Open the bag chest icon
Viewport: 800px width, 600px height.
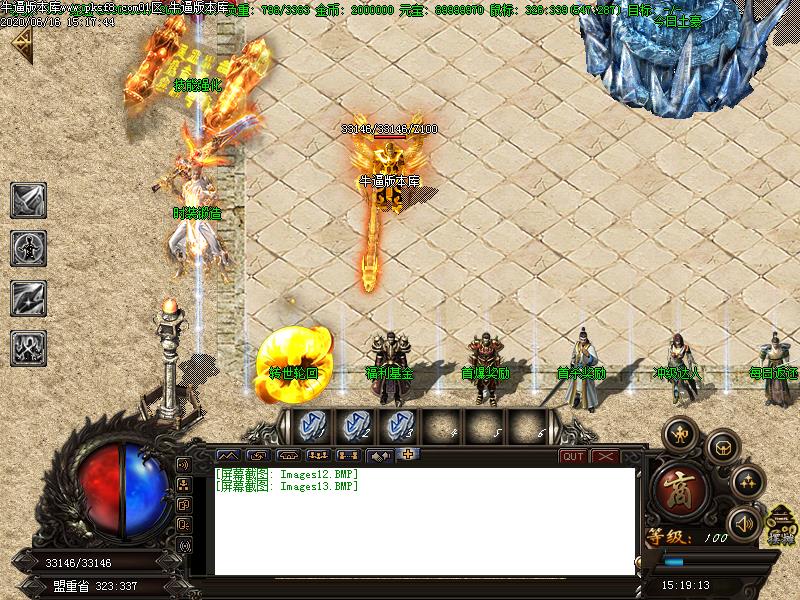723,449
